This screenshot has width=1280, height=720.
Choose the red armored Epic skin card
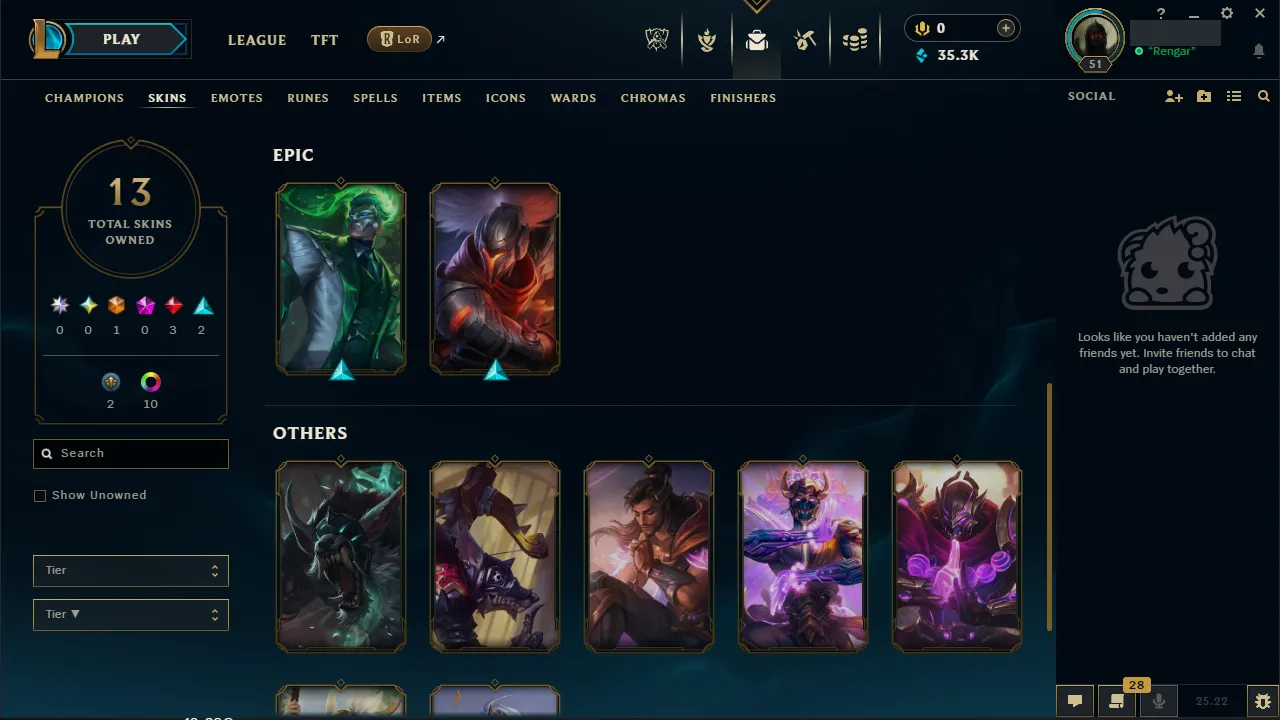click(495, 278)
